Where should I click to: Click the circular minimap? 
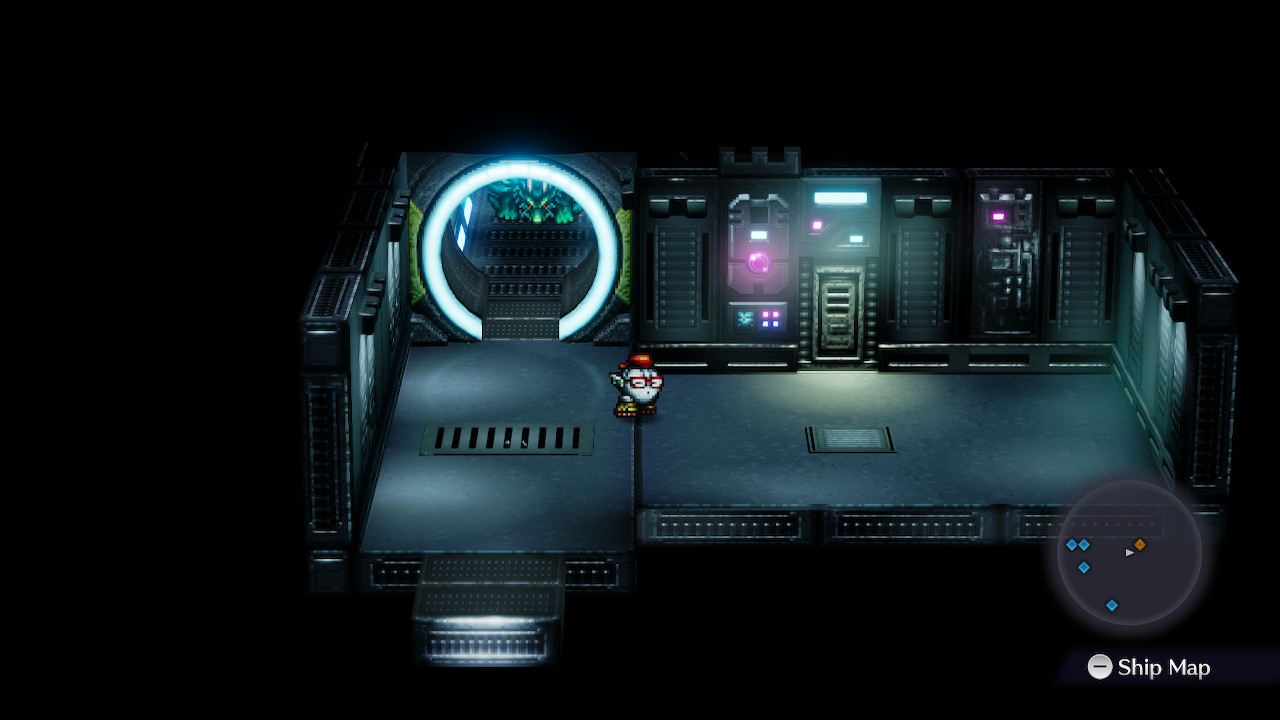coord(1129,553)
